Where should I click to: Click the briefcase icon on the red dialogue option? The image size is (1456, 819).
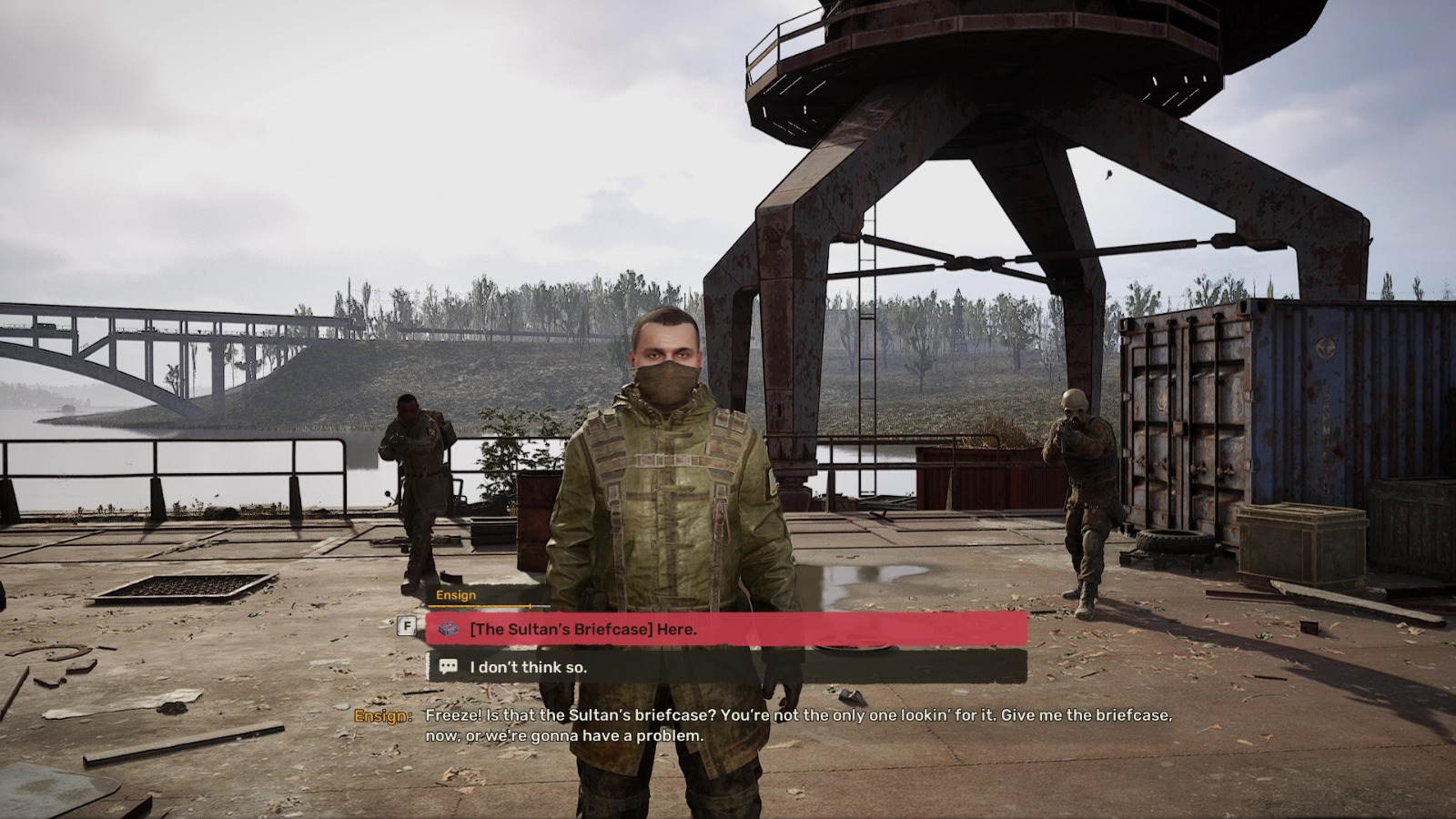[x=448, y=630]
